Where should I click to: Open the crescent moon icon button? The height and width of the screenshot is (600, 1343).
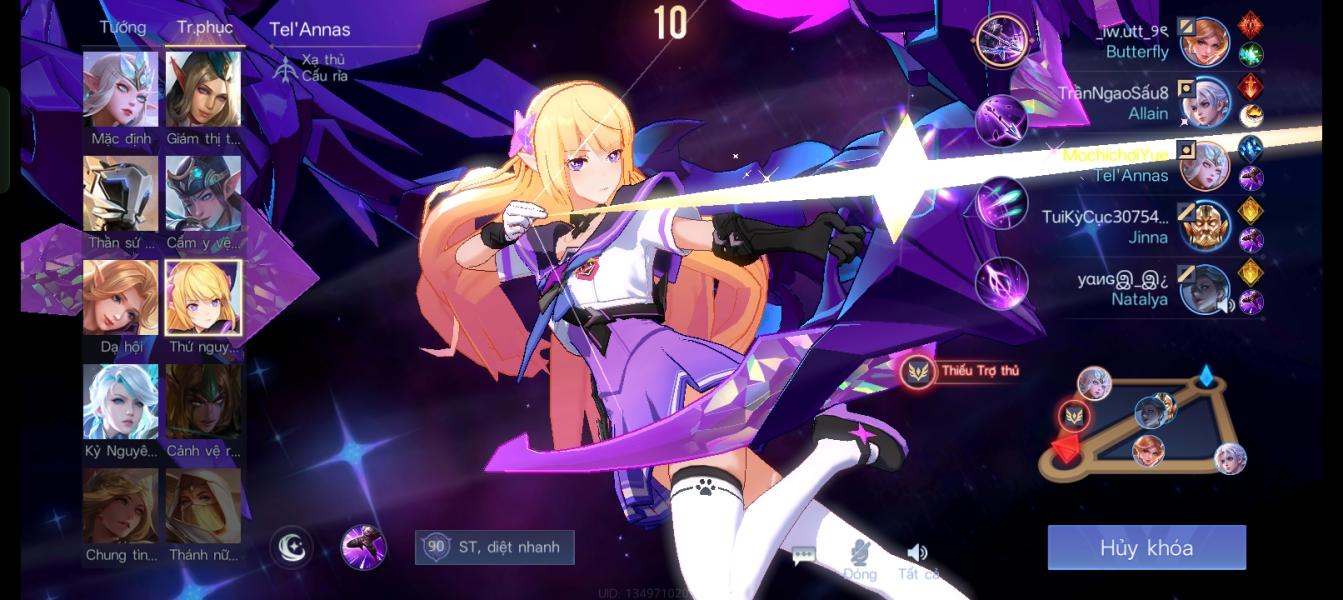click(x=291, y=547)
